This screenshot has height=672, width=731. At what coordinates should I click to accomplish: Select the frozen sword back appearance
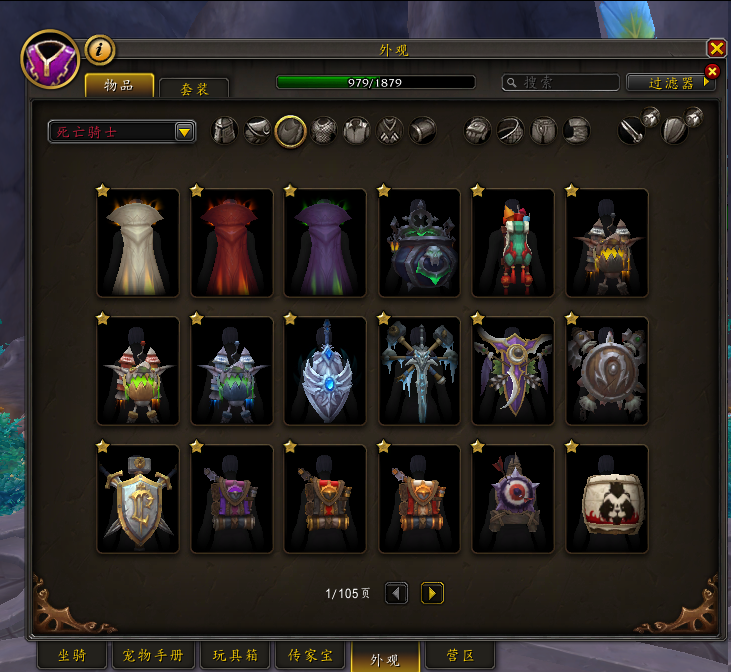(x=419, y=371)
